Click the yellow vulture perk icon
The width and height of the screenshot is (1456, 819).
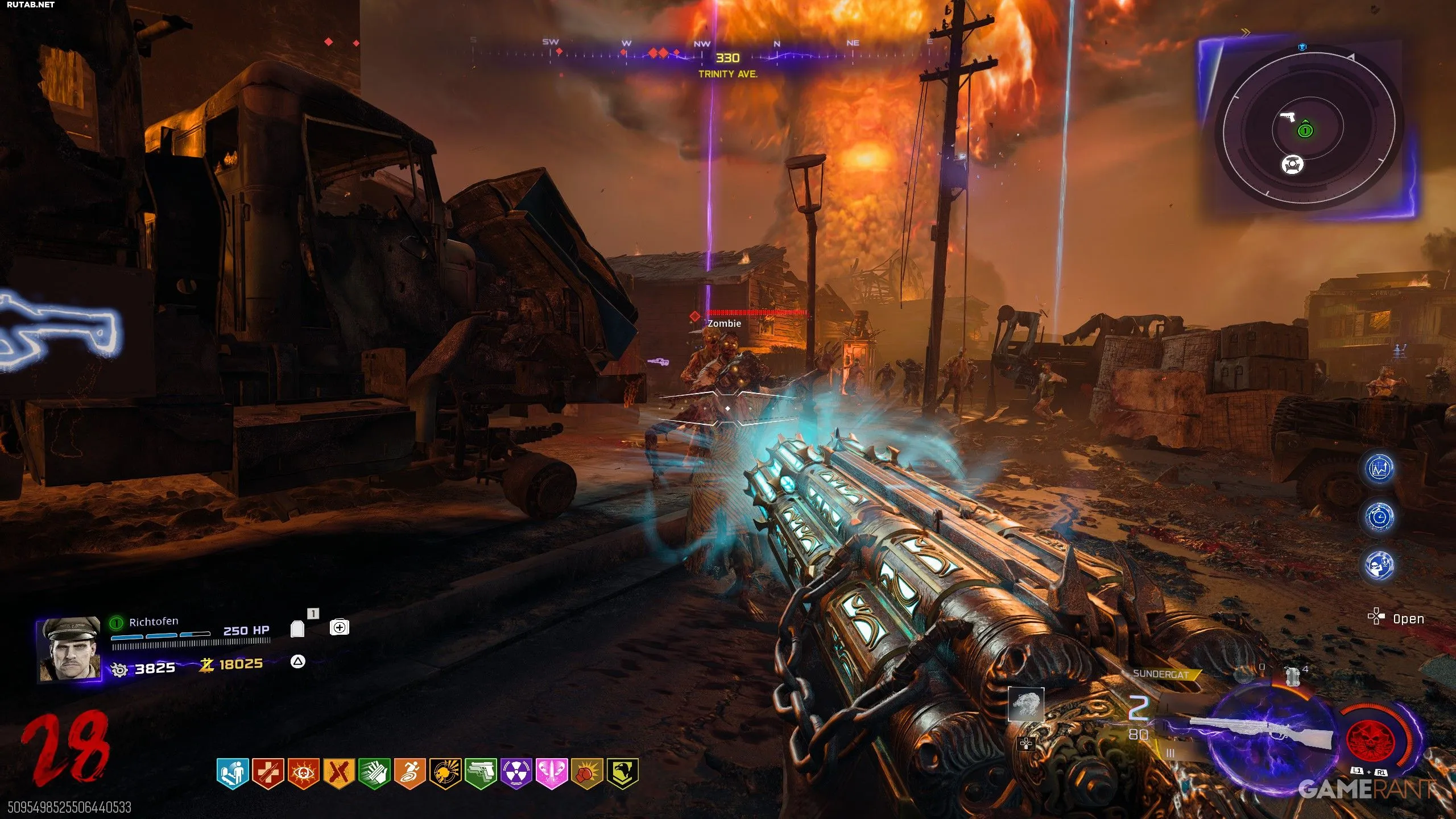click(623, 773)
